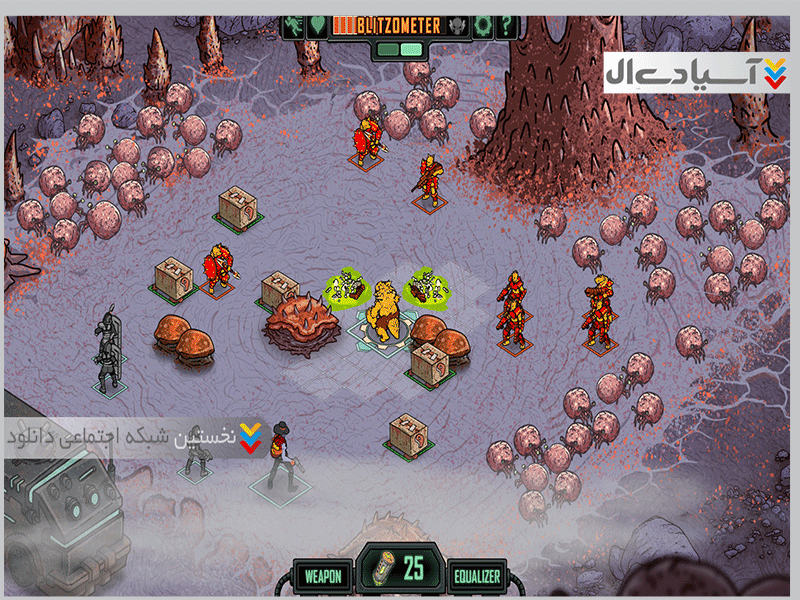Open the Weapon panel
This screenshot has height=600, width=800.
[x=323, y=575]
